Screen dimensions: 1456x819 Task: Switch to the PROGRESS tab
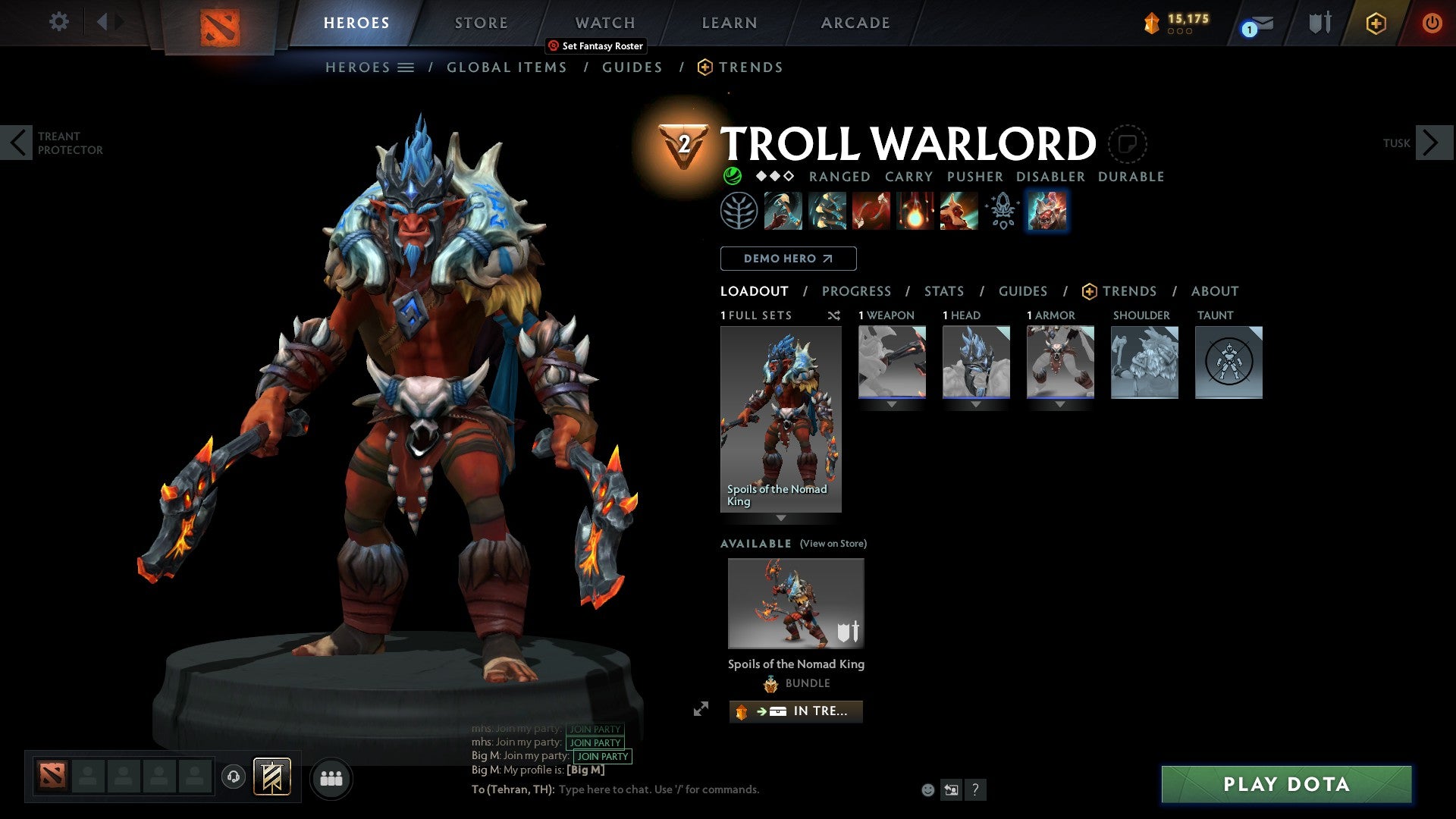point(857,290)
